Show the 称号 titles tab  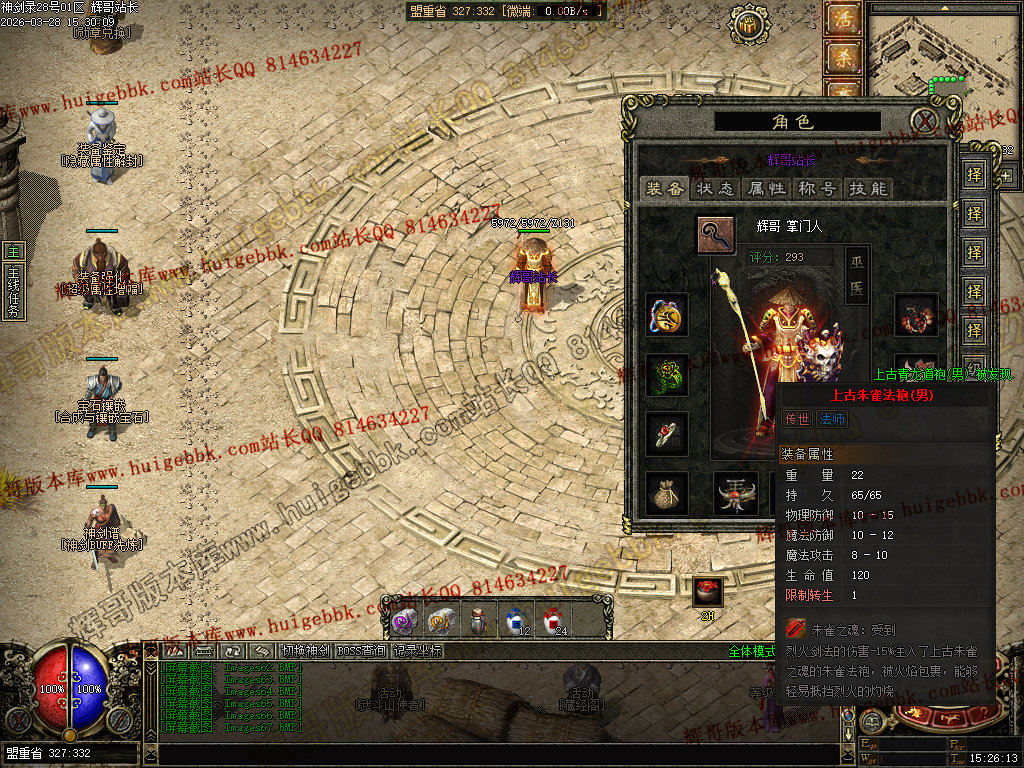tap(817, 188)
